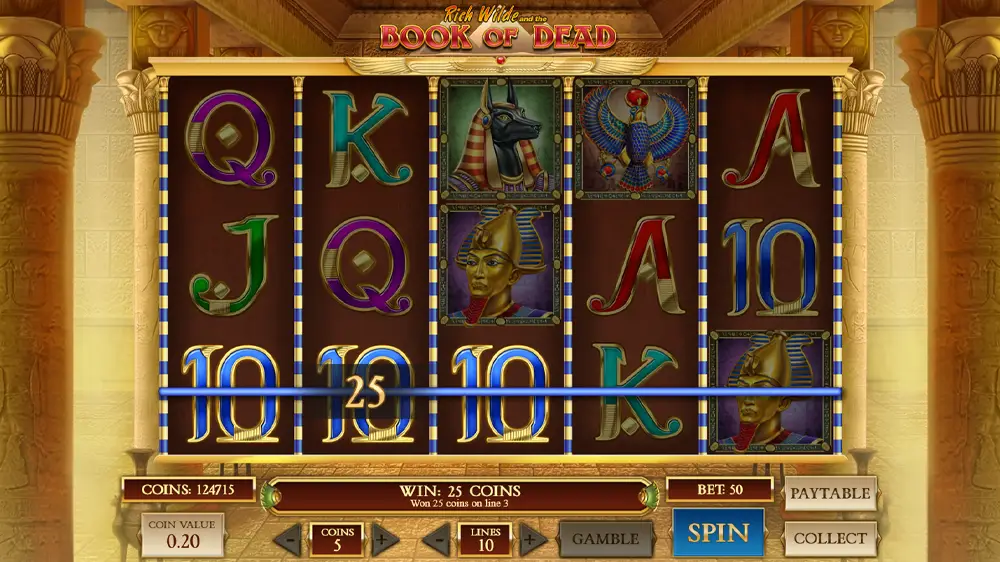Spin the reels with the SPIN button
The height and width of the screenshot is (562, 1000).
(717, 532)
